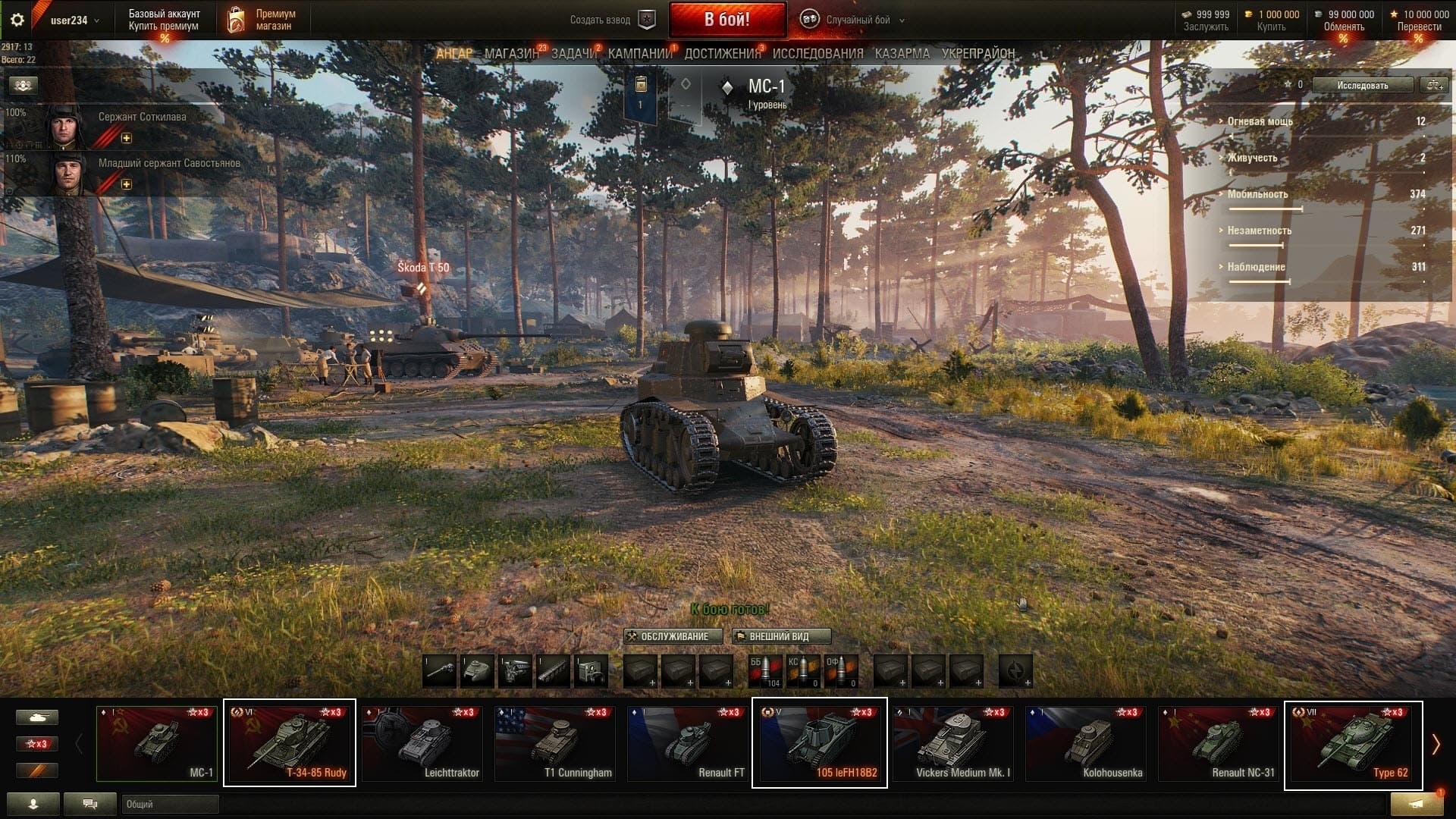1456x819 pixels.
Task: Select the T-34-85 Rudy tank
Action: 290,743
